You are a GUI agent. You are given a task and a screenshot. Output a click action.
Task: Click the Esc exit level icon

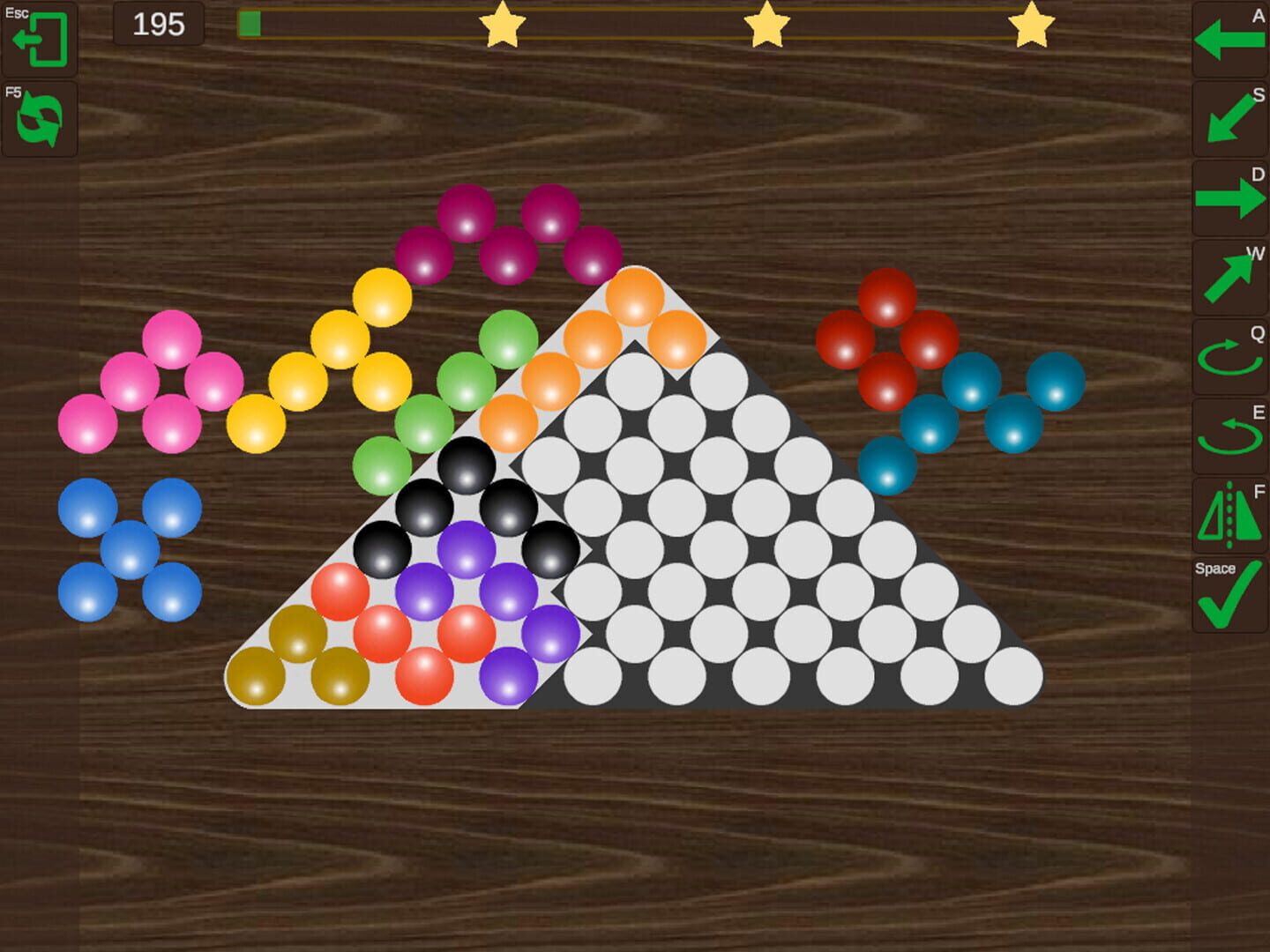tap(41, 40)
